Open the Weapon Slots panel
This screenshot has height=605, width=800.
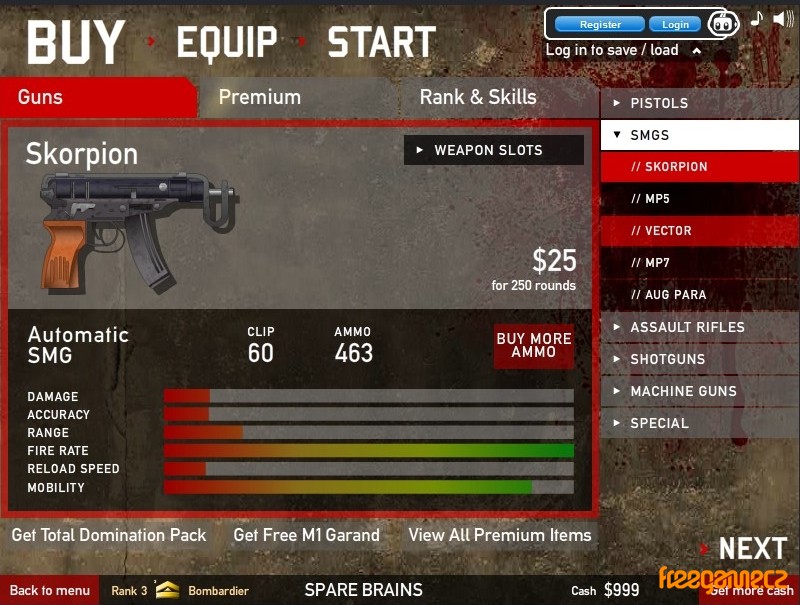tap(493, 150)
